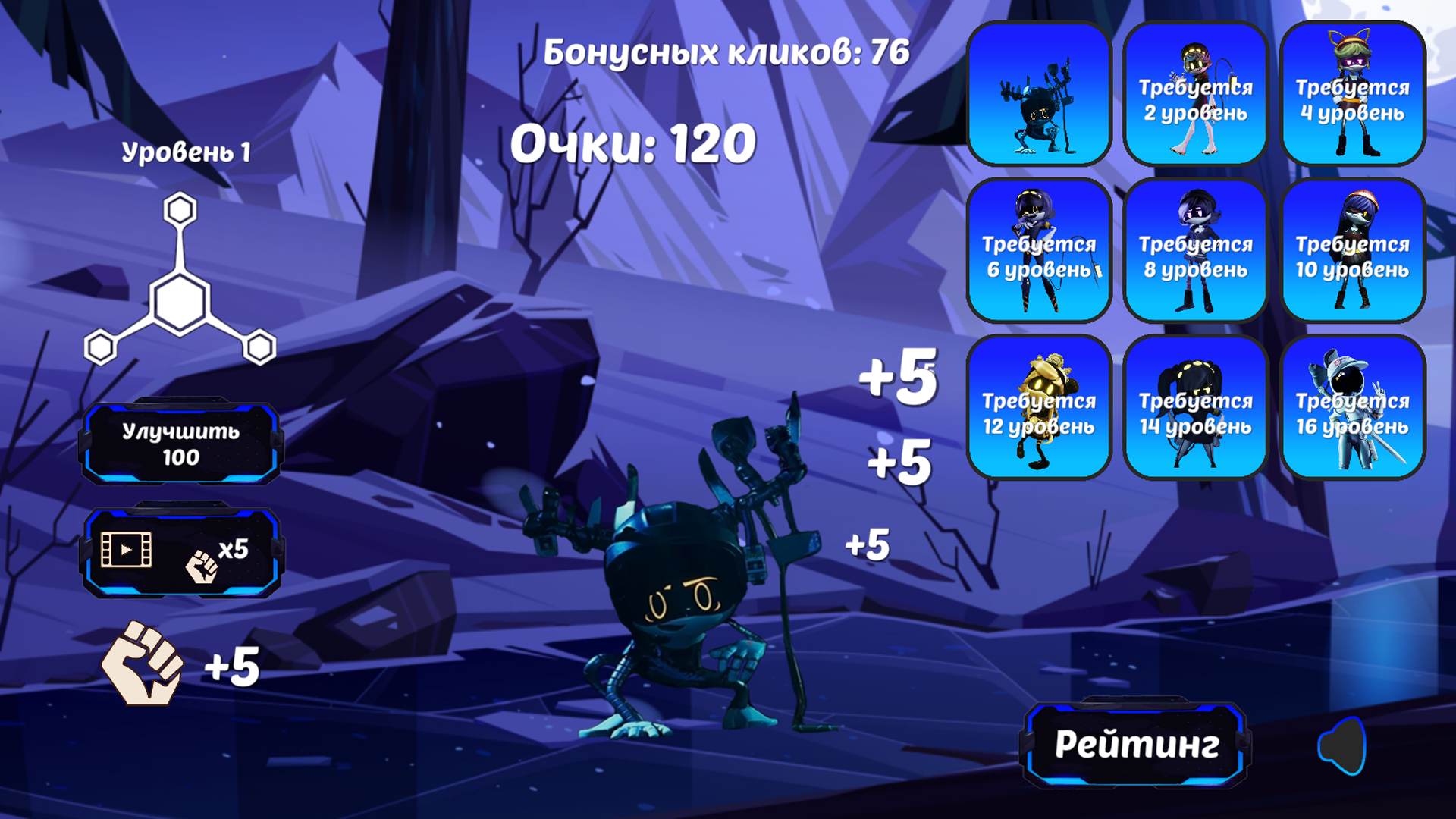Select the golden character requiring 12 уровень
The height and width of the screenshot is (819, 1456).
point(1037,406)
